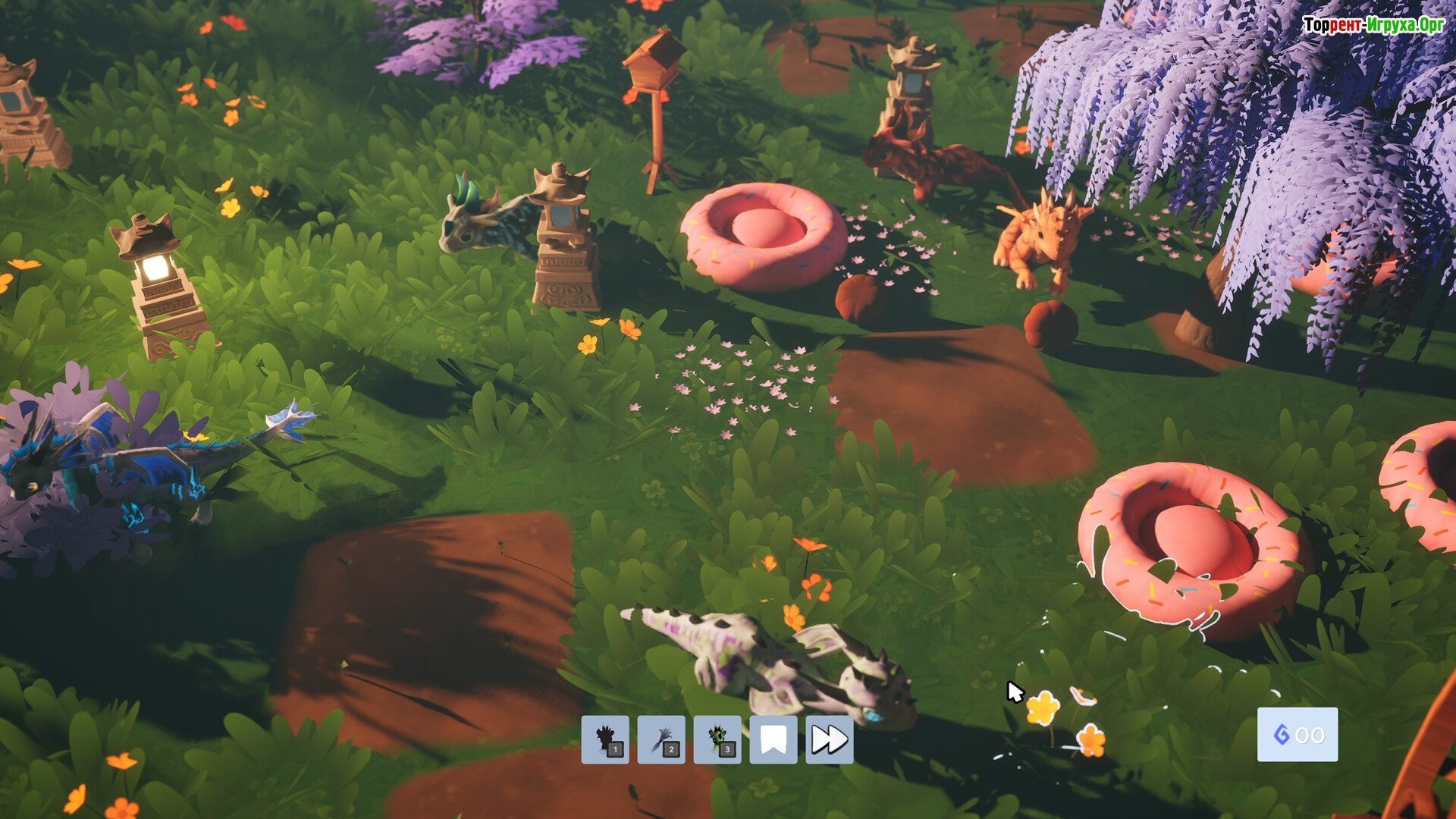This screenshot has width=1456, height=819.
Task: Select the black dragon slot numbered 1
Action: (x=605, y=739)
